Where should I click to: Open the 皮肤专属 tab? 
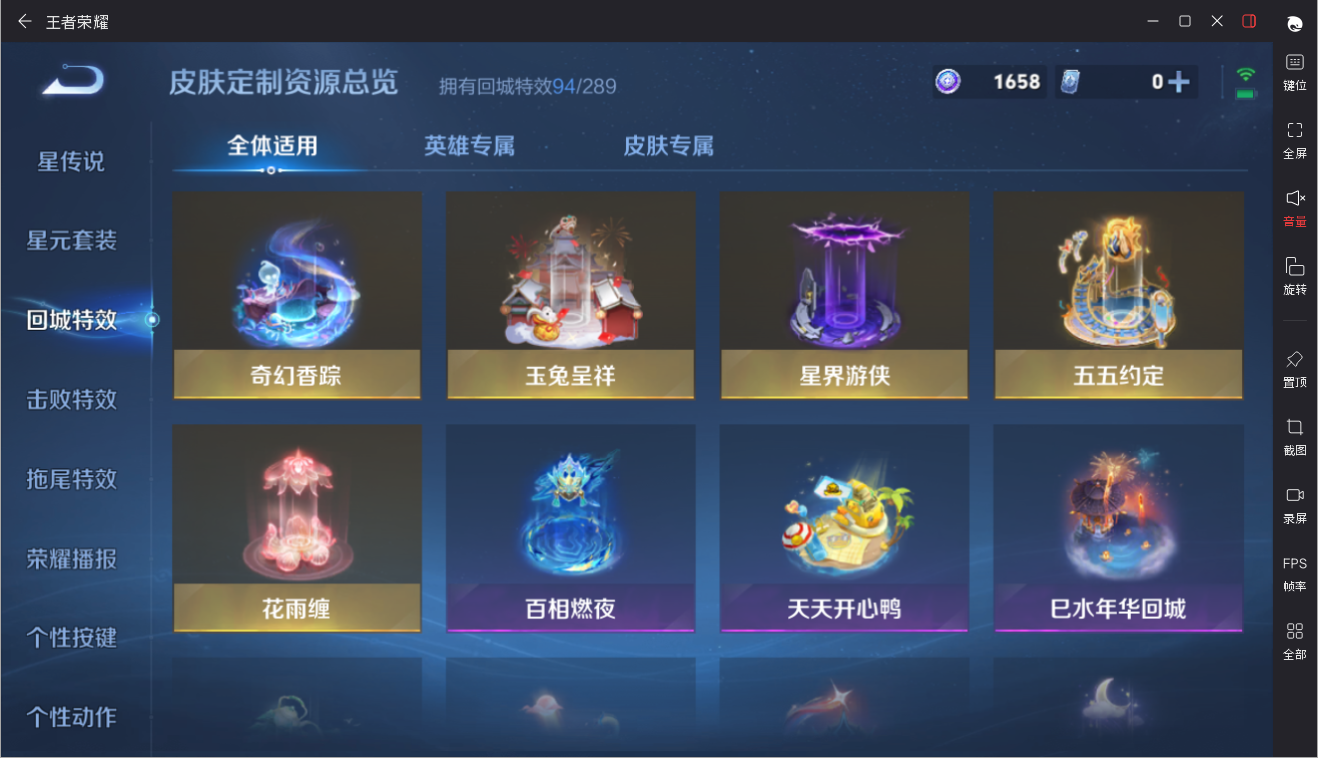668,146
